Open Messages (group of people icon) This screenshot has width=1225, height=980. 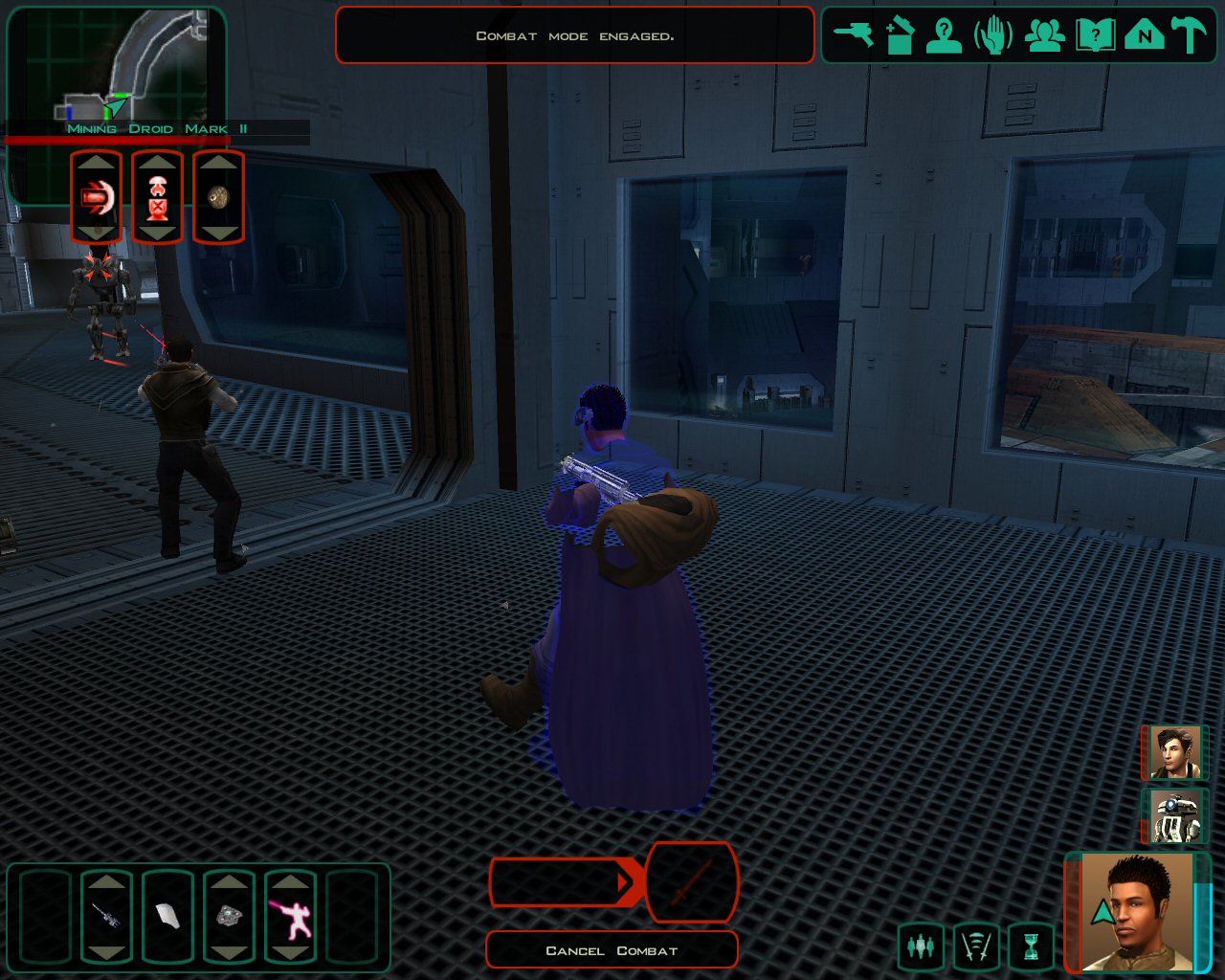pos(1044,35)
